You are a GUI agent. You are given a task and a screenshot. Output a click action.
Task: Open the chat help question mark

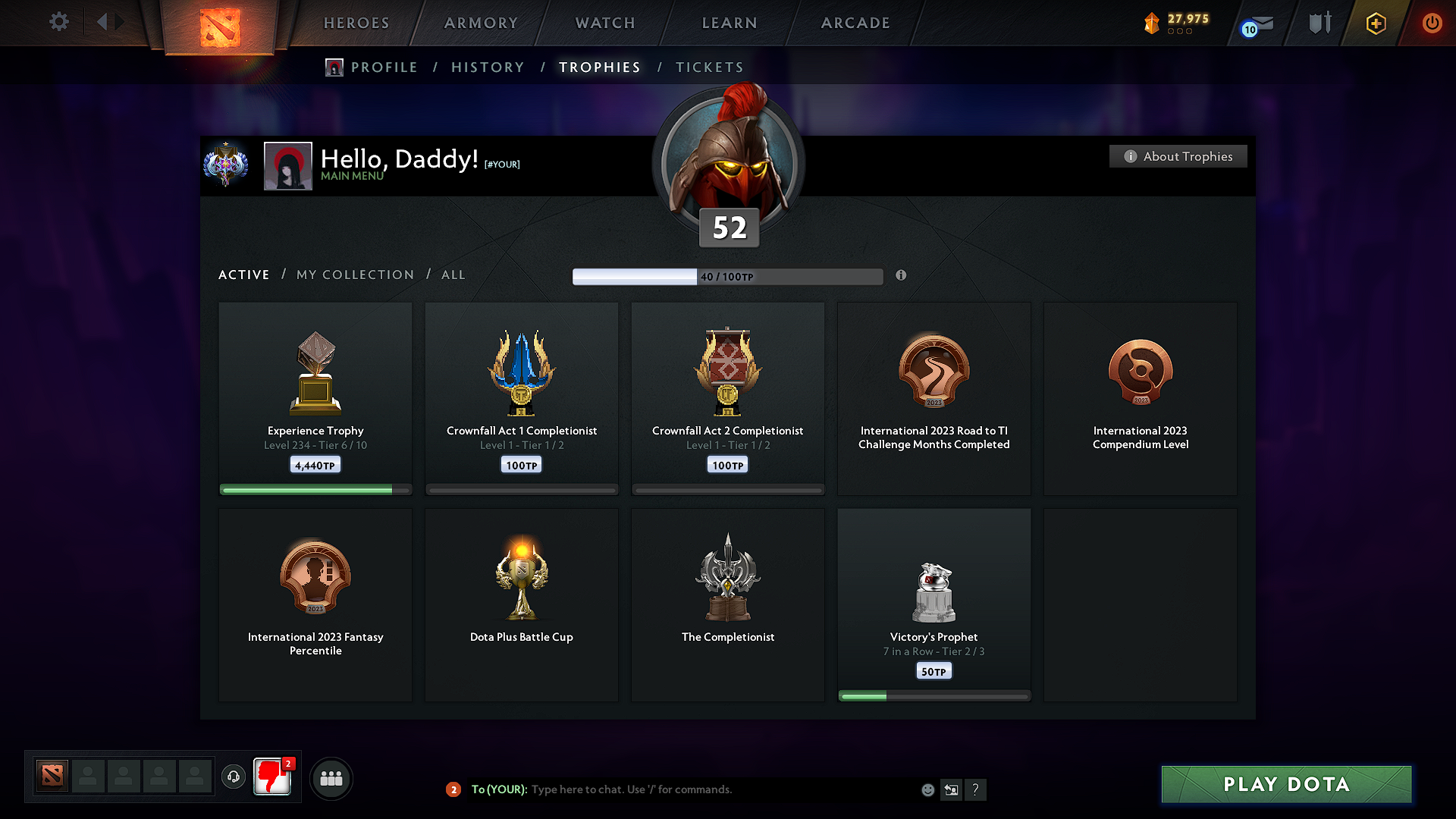pyautogui.click(x=976, y=789)
